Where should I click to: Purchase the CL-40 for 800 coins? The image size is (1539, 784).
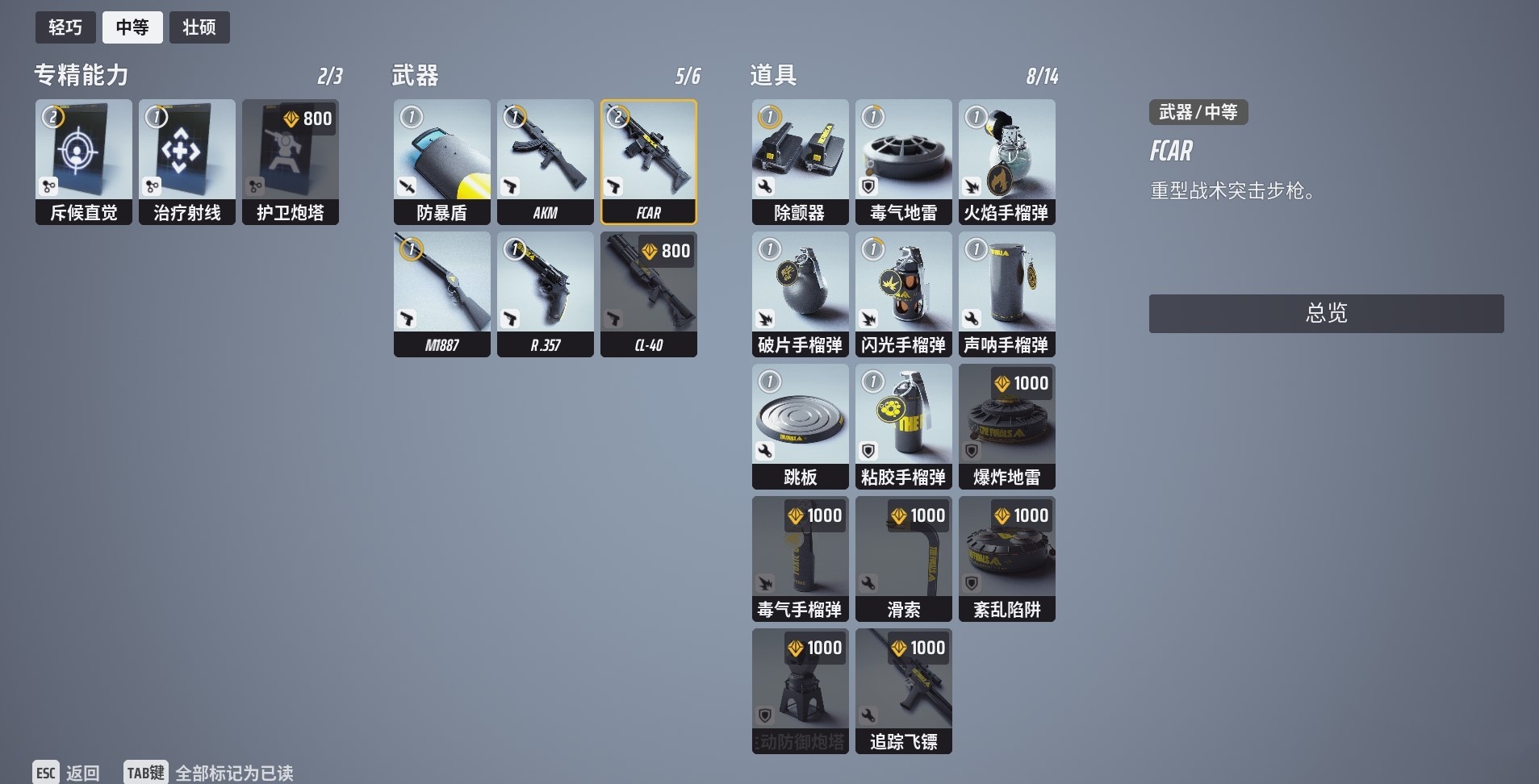click(x=649, y=293)
